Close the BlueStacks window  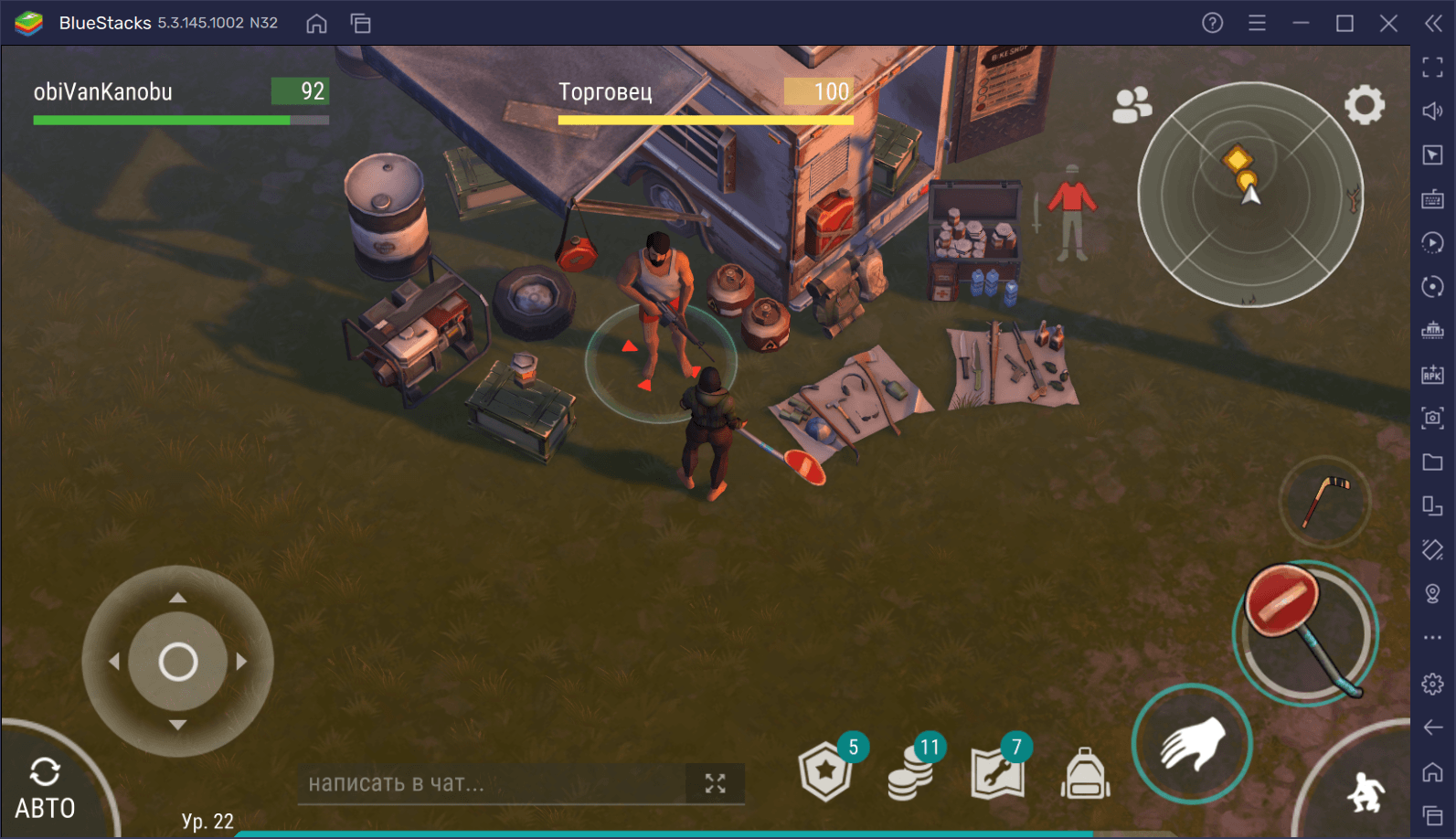pos(1388,23)
